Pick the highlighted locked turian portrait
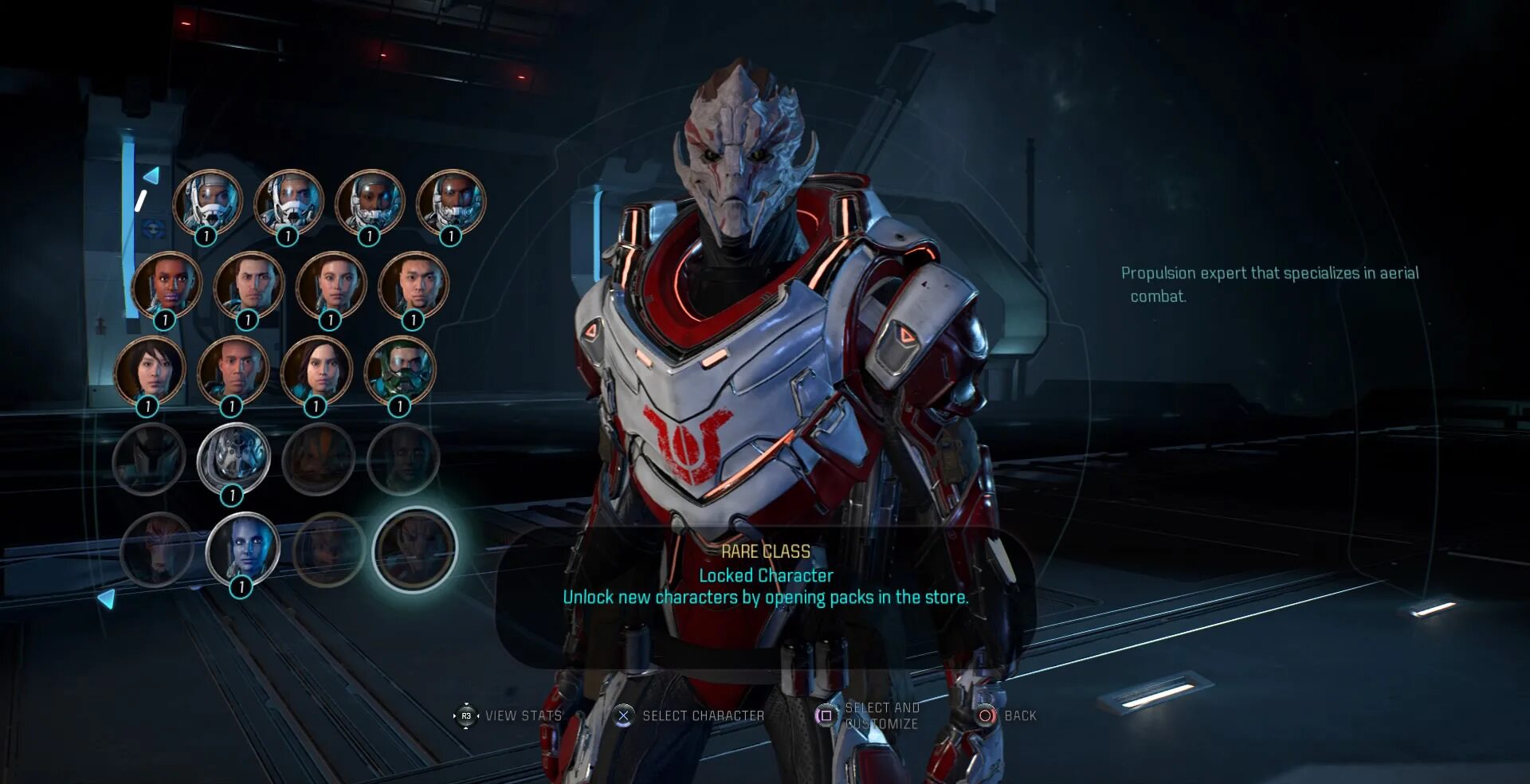Screen dimensions: 1530x784 coord(414,549)
